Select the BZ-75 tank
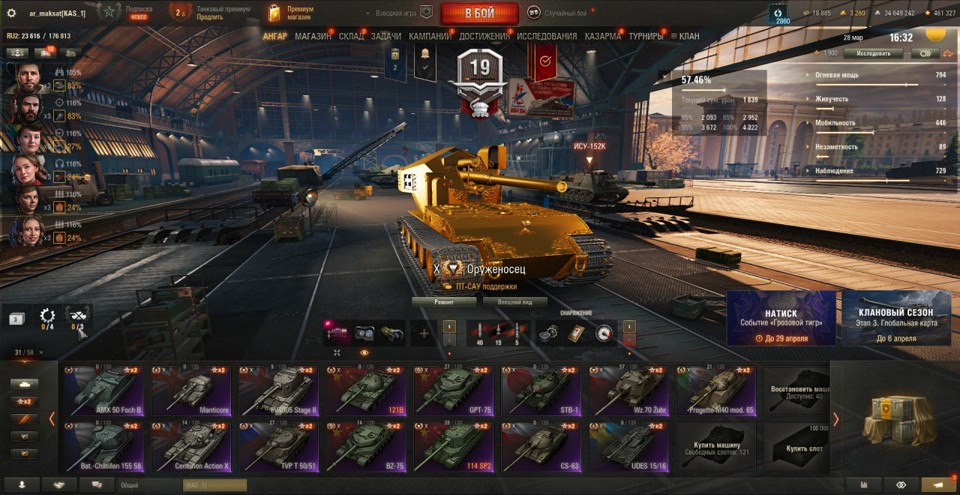The image size is (960, 495). [366, 446]
